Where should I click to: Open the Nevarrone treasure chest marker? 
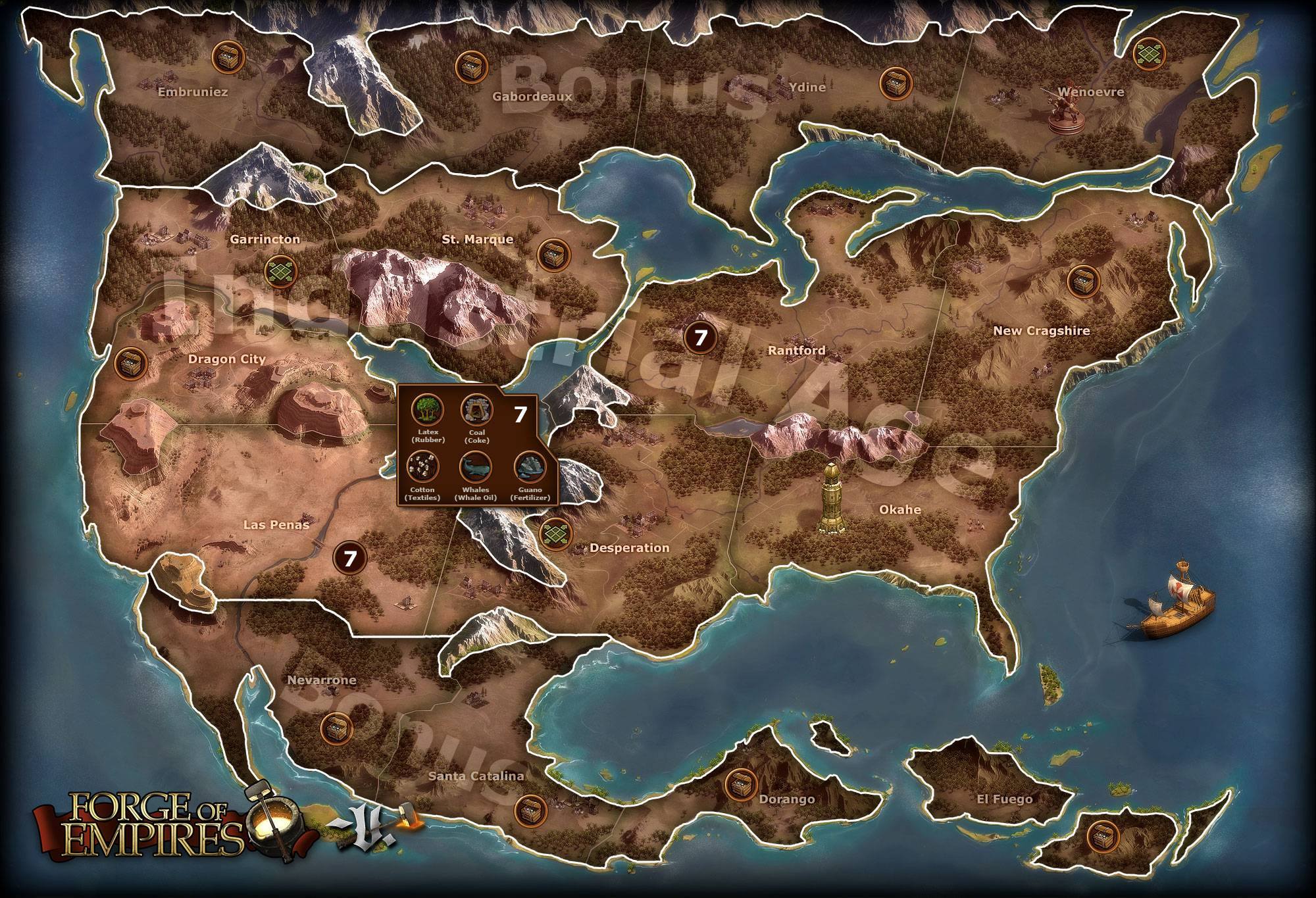tap(336, 728)
